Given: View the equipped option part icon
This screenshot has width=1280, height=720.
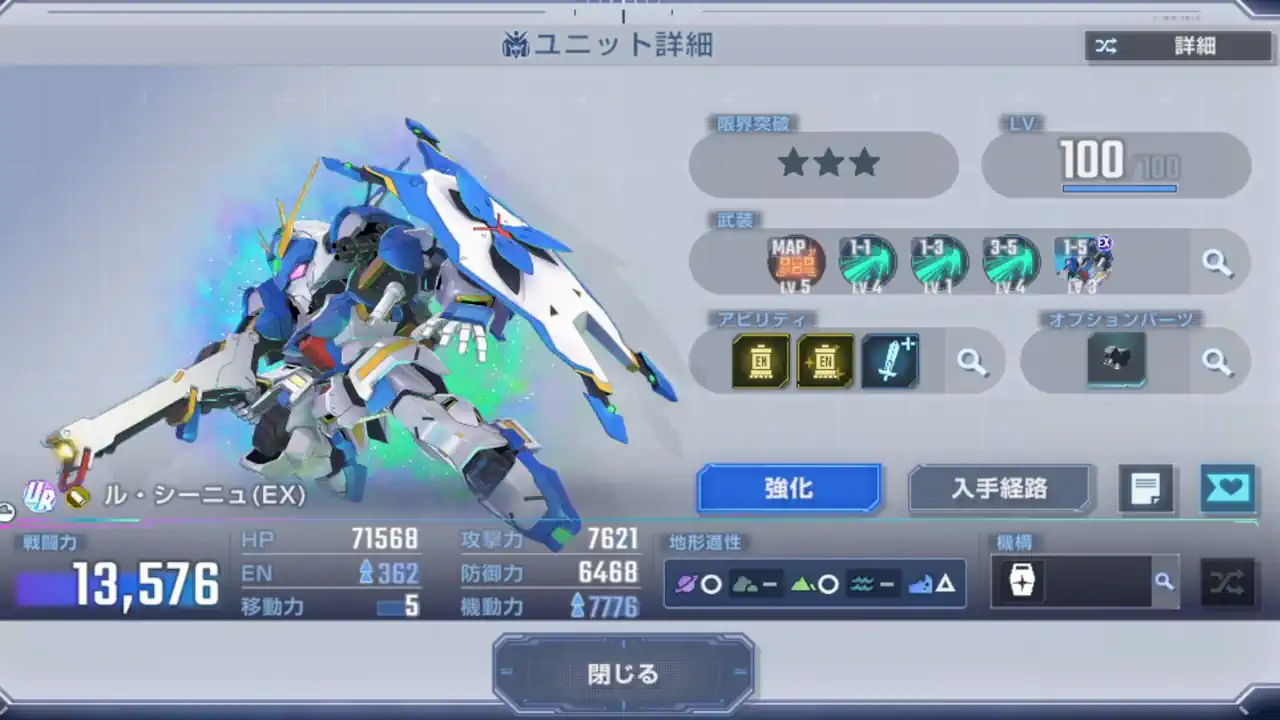Looking at the screenshot, I should point(1117,361).
